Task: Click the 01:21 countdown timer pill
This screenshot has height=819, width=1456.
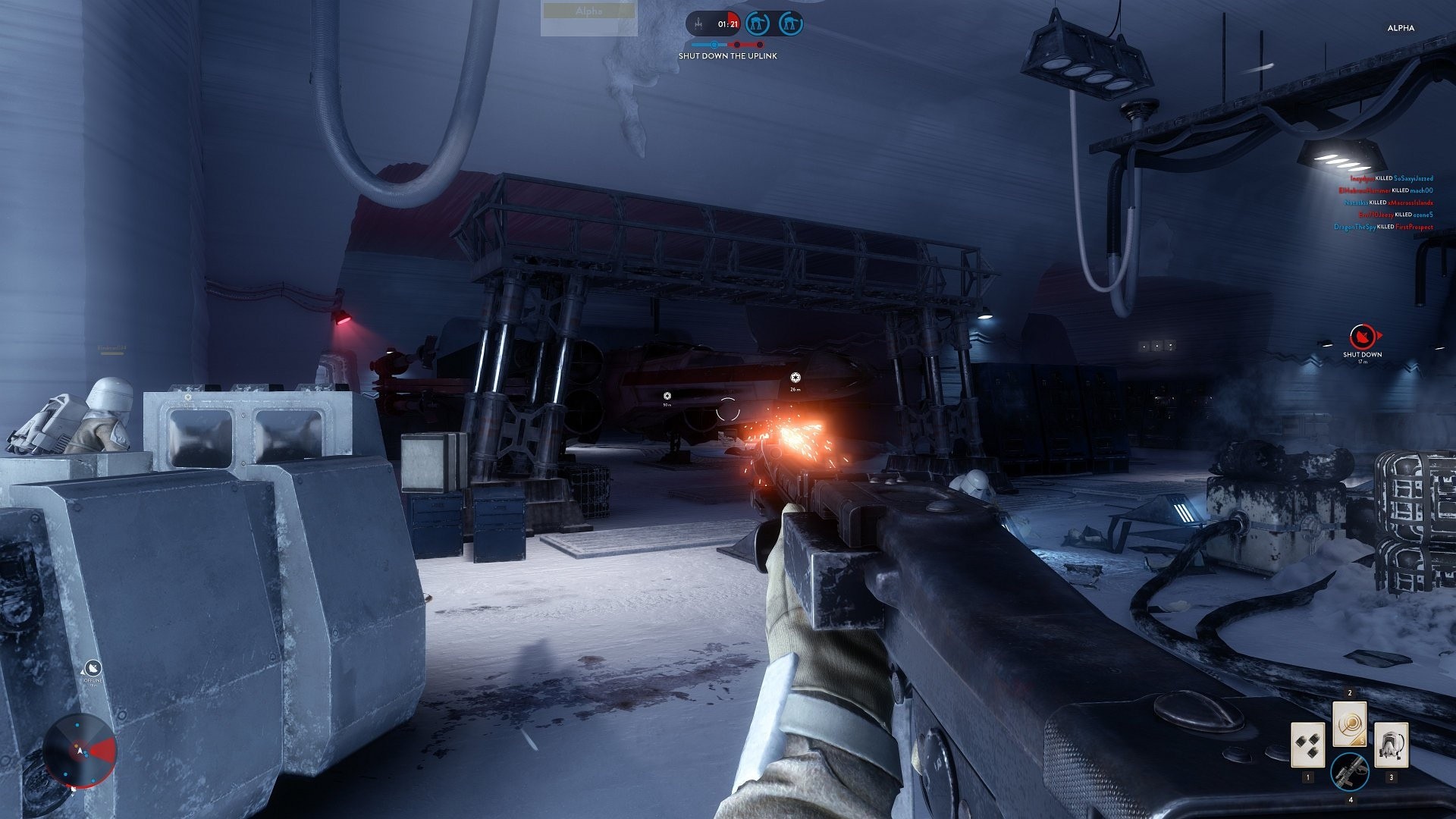Action: click(727, 24)
